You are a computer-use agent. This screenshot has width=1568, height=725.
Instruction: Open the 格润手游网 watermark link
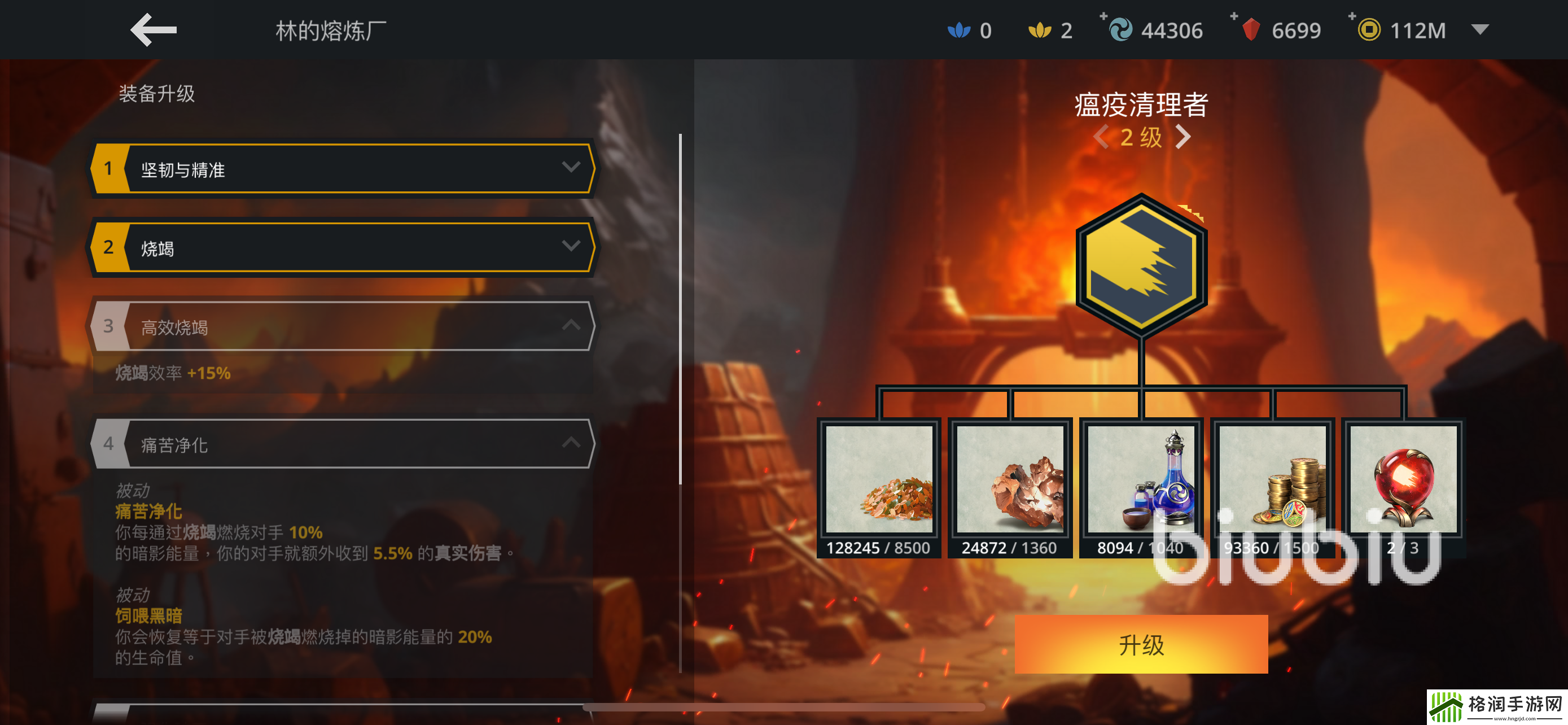tap(1497, 707)
